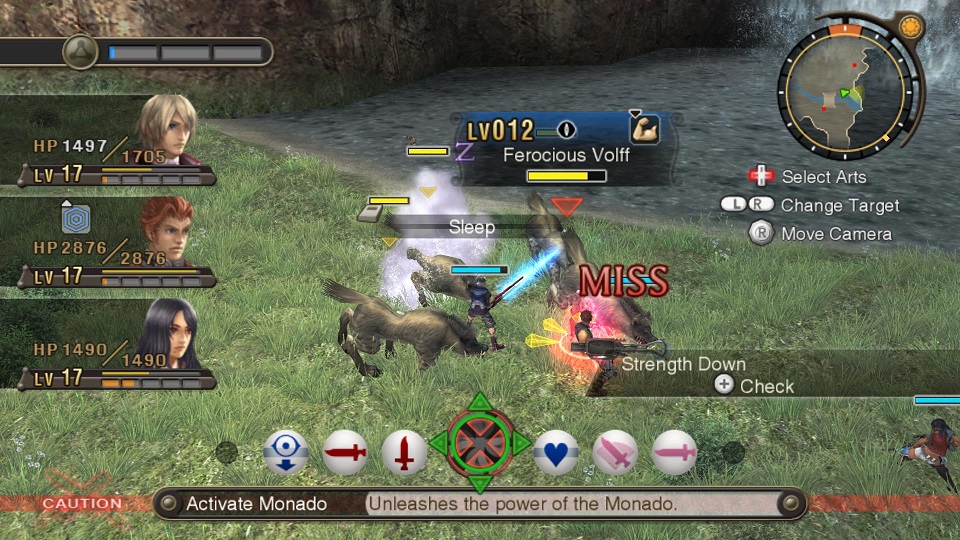Viewport: 960px width, 540px height.
Task: Use the blue heart healing art
Action: click(x=557, y=454)
